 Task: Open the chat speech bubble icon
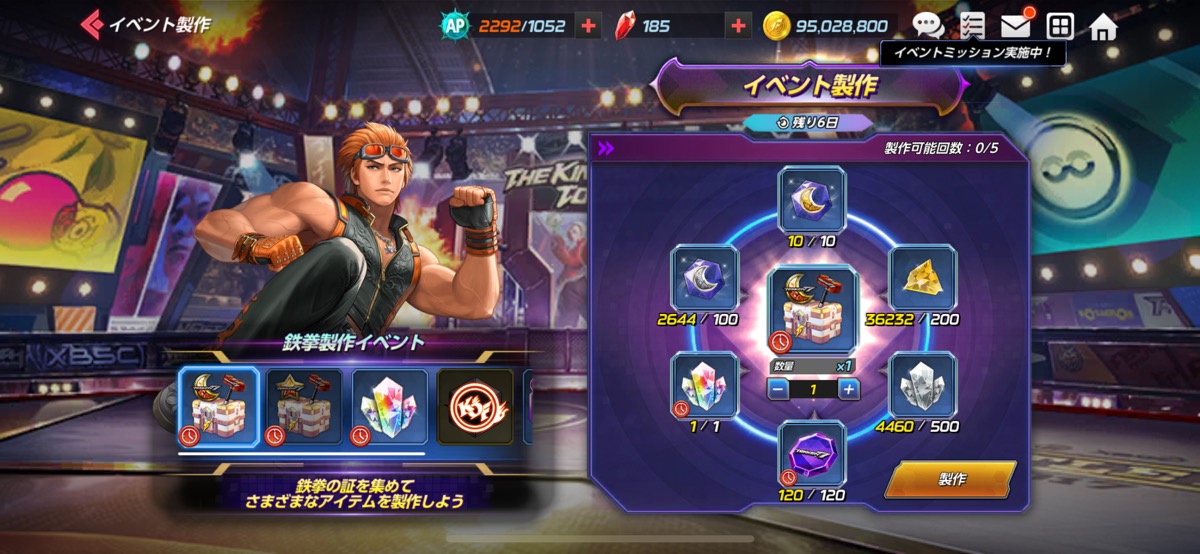click(928, 26)
